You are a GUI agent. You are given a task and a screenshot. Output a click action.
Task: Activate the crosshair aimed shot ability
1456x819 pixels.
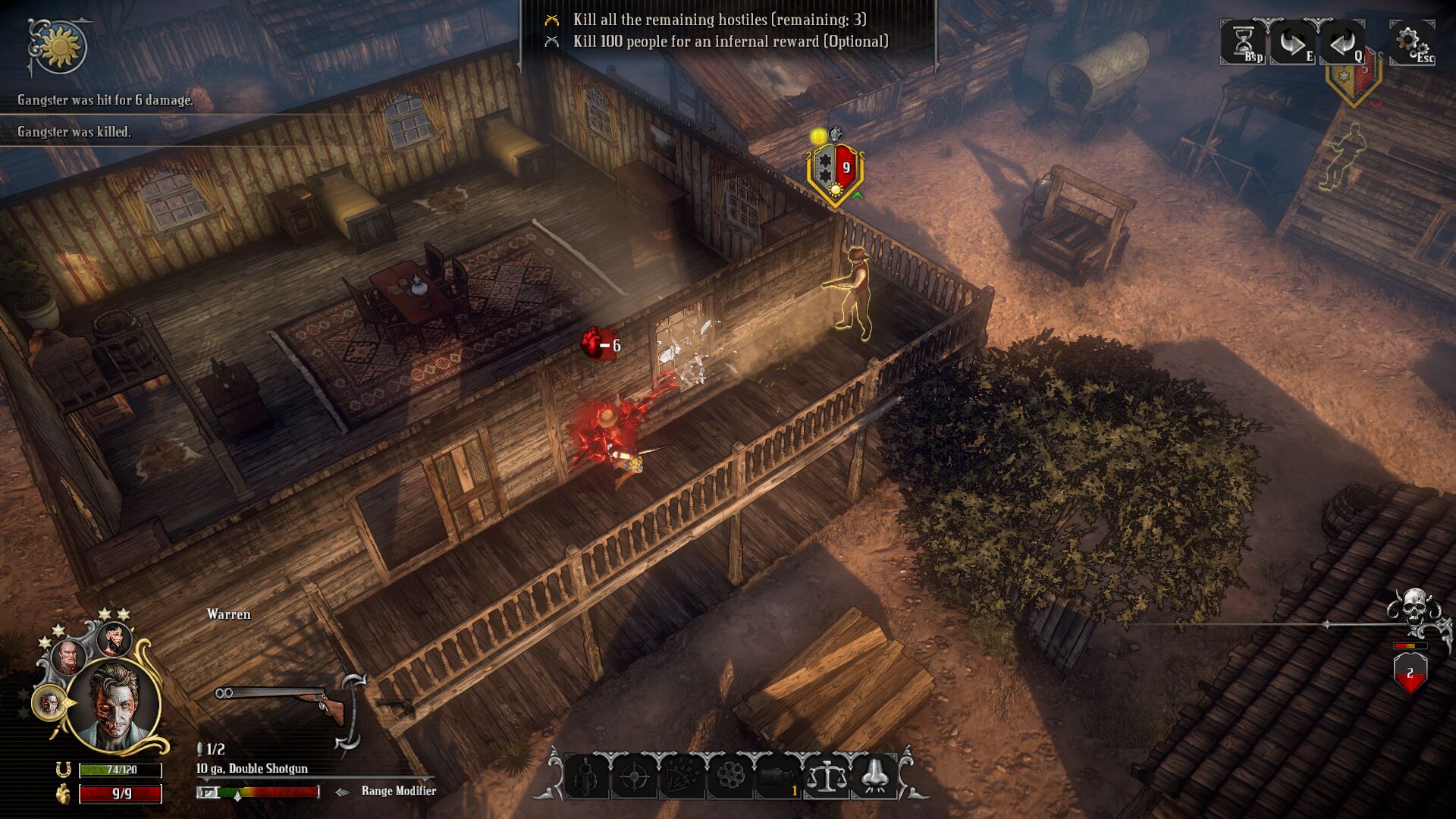(x=634, y=777)
